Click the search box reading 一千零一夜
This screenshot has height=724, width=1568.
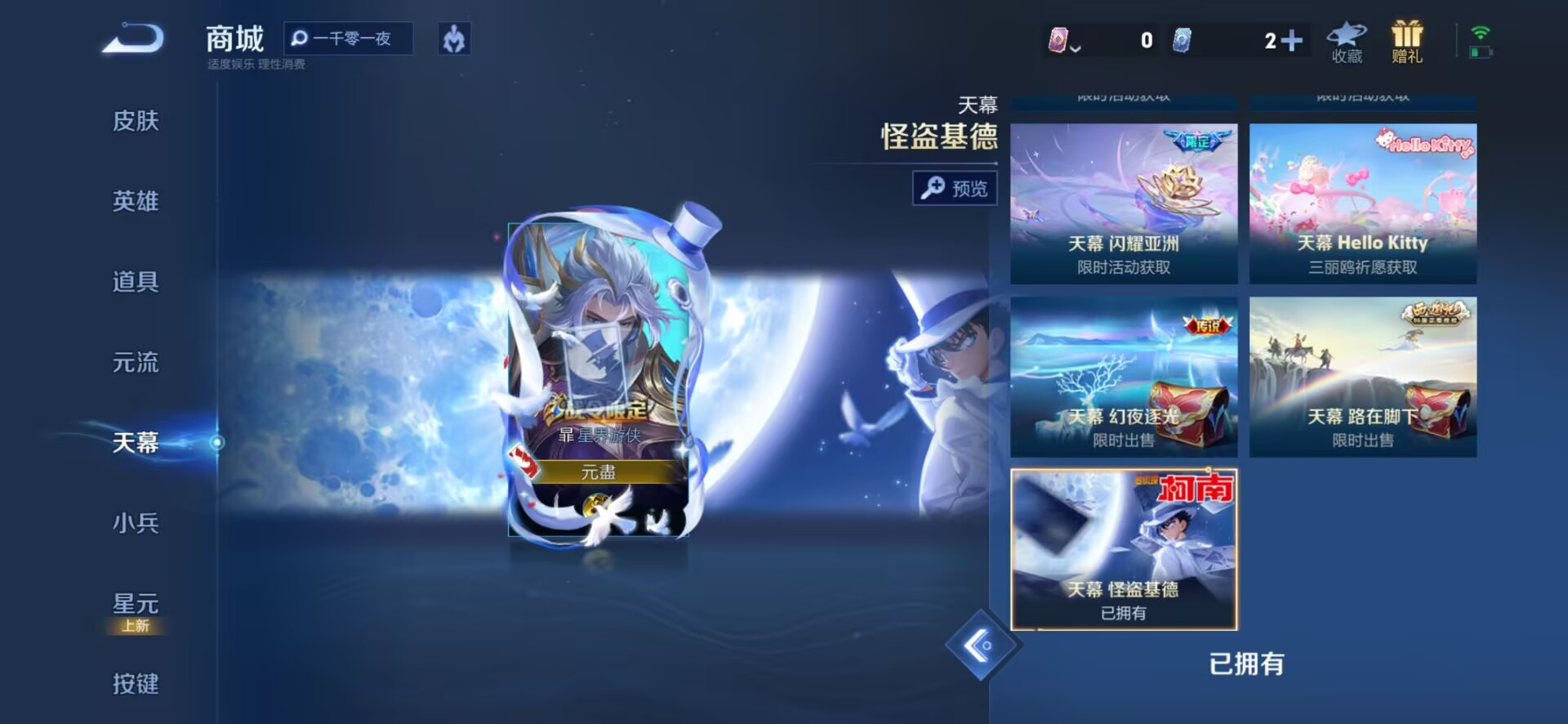point(349,38)
